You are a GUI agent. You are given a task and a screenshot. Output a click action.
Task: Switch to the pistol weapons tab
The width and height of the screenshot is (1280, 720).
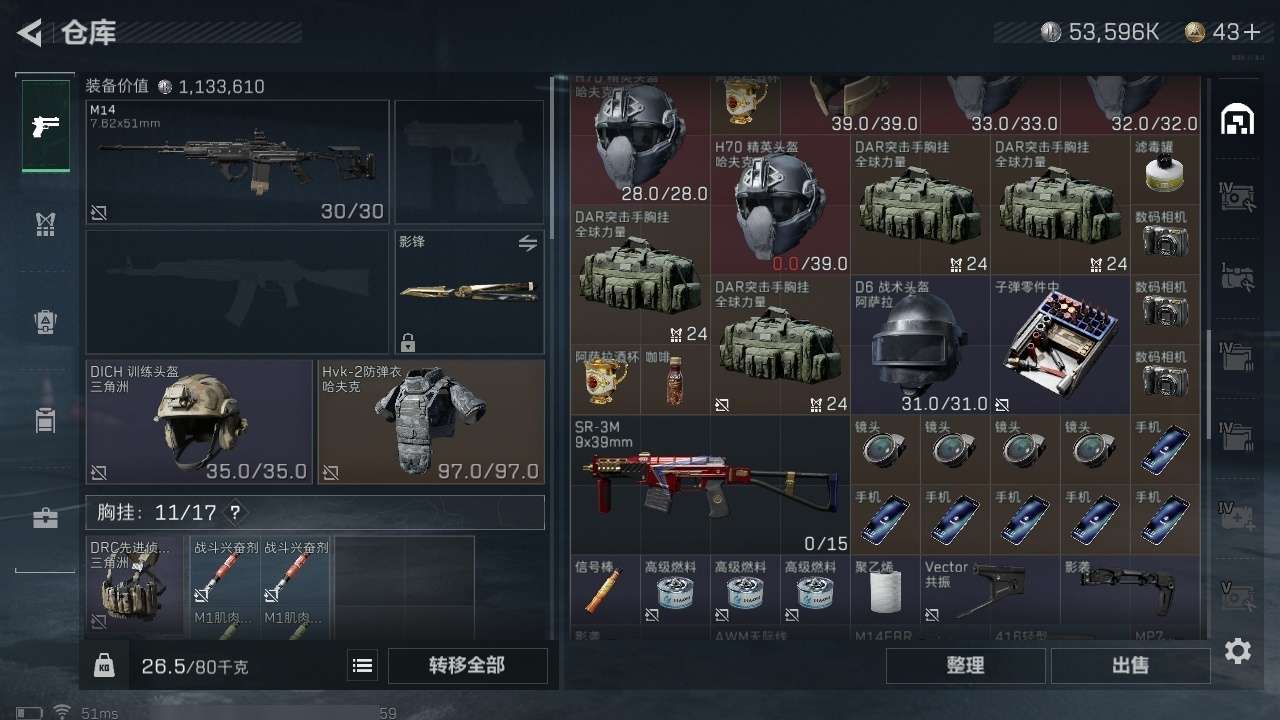(x=46, y=126)
